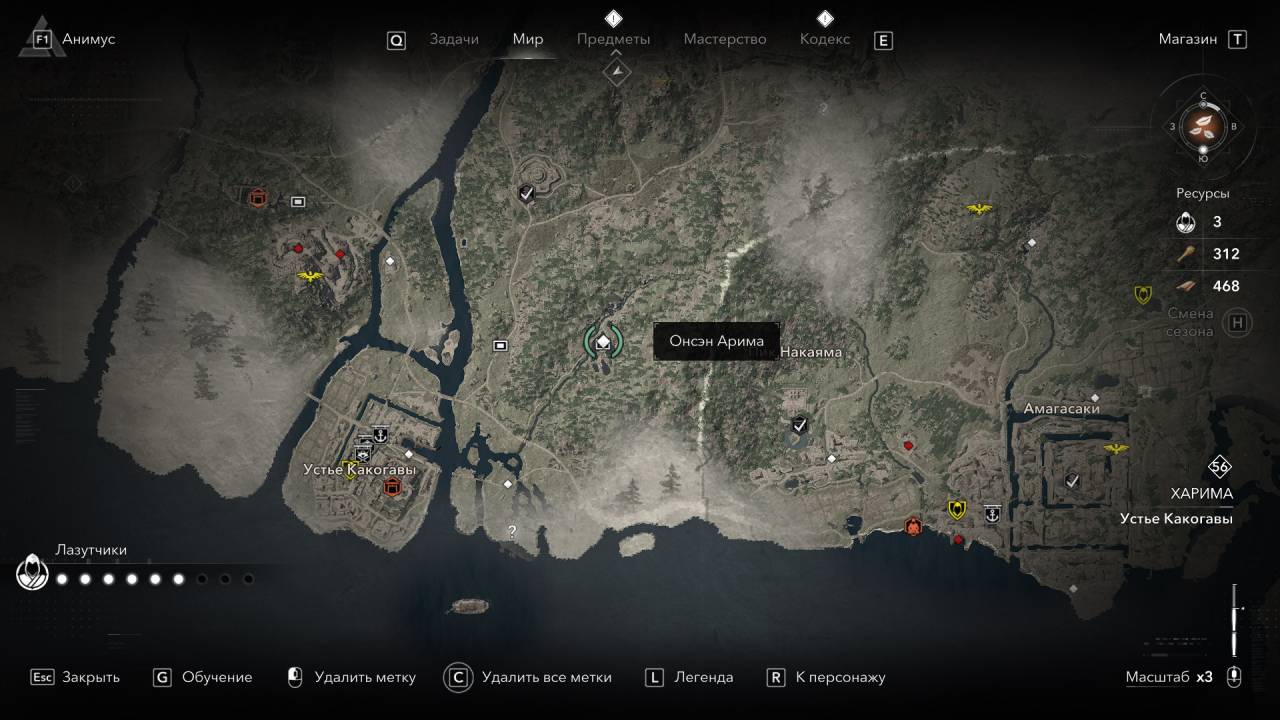Click the Смена сезона button
1280x720 pixels.
tap(1238, 322)
